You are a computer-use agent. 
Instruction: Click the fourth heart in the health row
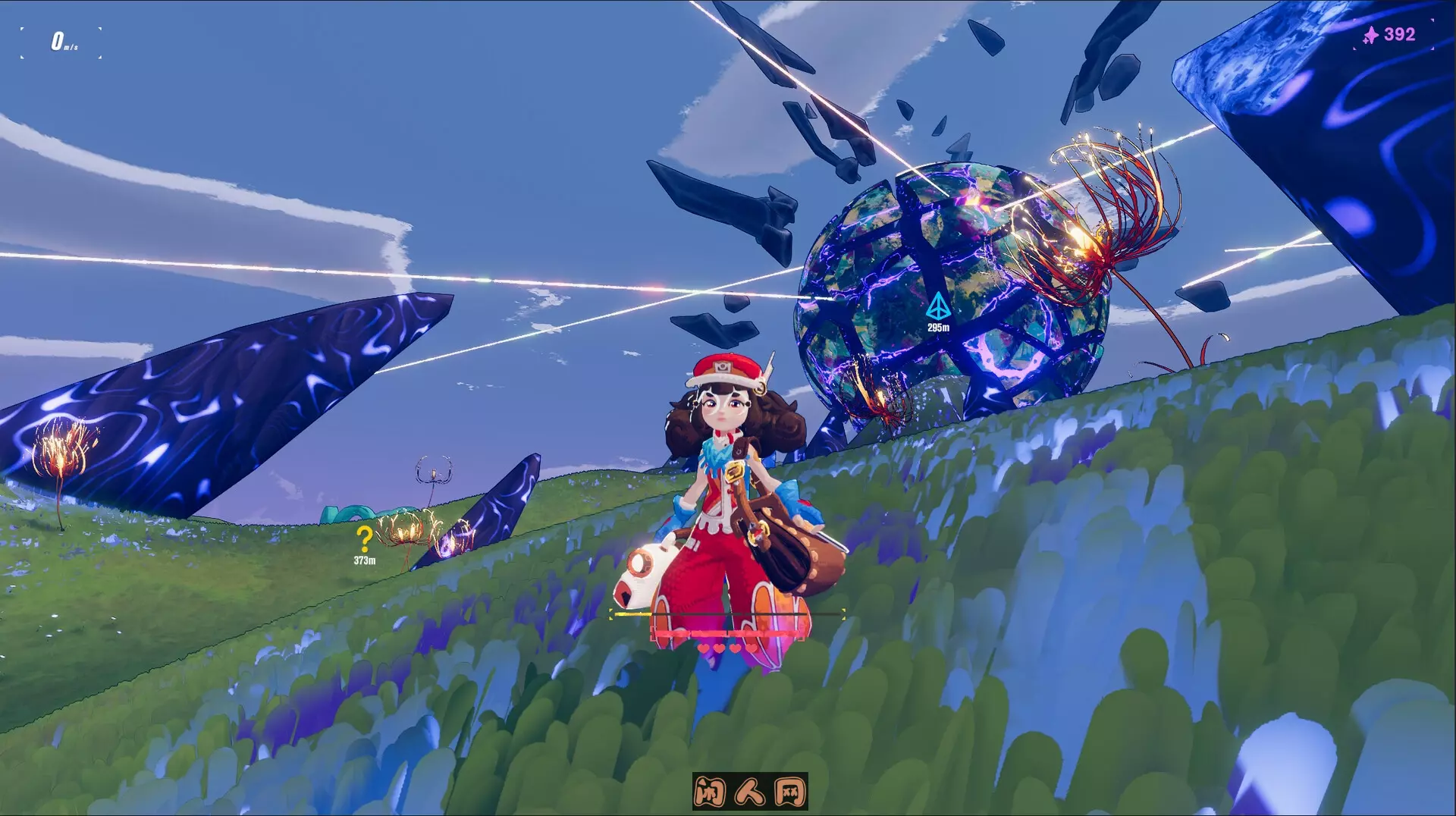pos(752,648)
